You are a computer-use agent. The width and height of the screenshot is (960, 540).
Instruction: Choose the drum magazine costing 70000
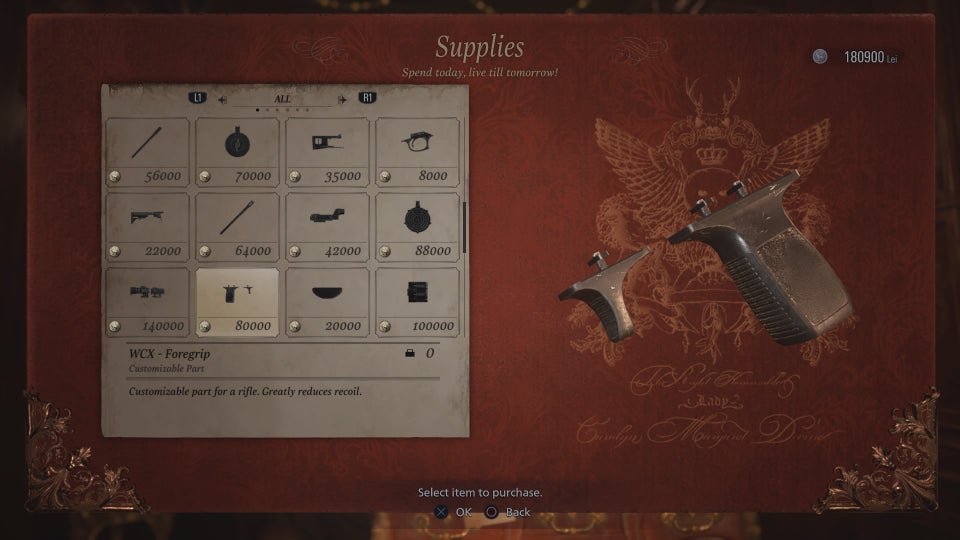[237, 151]
